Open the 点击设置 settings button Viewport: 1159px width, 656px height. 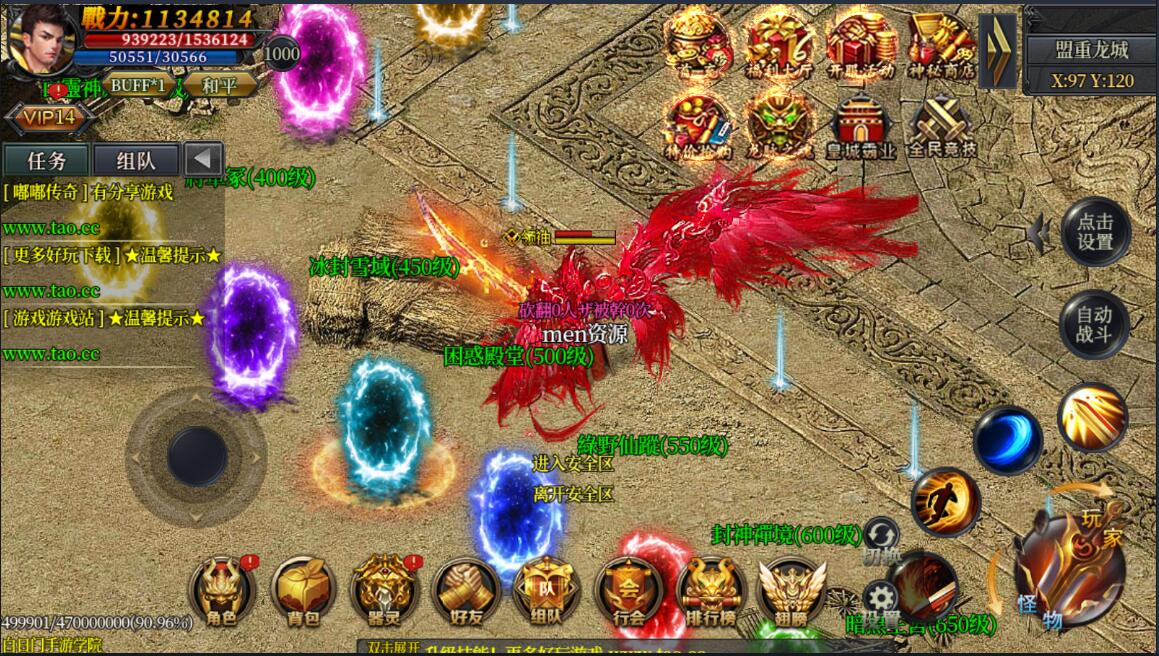click(1094, 232)
